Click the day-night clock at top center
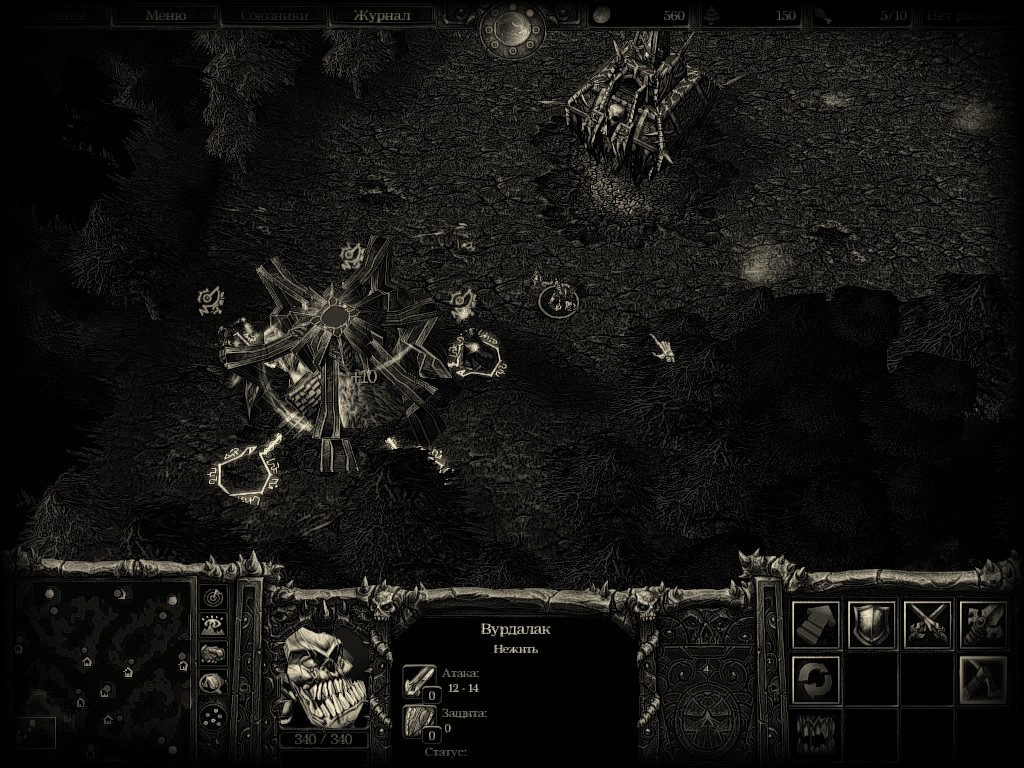1024x768 pixels. click(512, 28)
